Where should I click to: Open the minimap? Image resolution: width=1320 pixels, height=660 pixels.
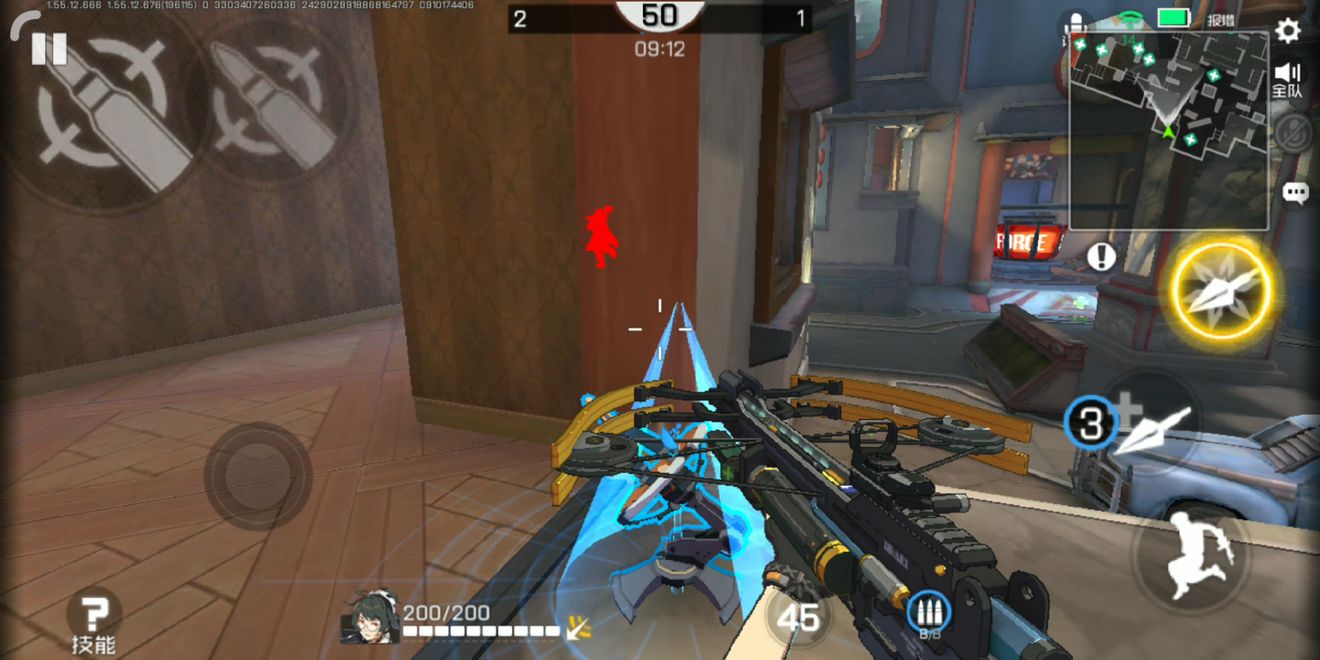point(1168,130)
